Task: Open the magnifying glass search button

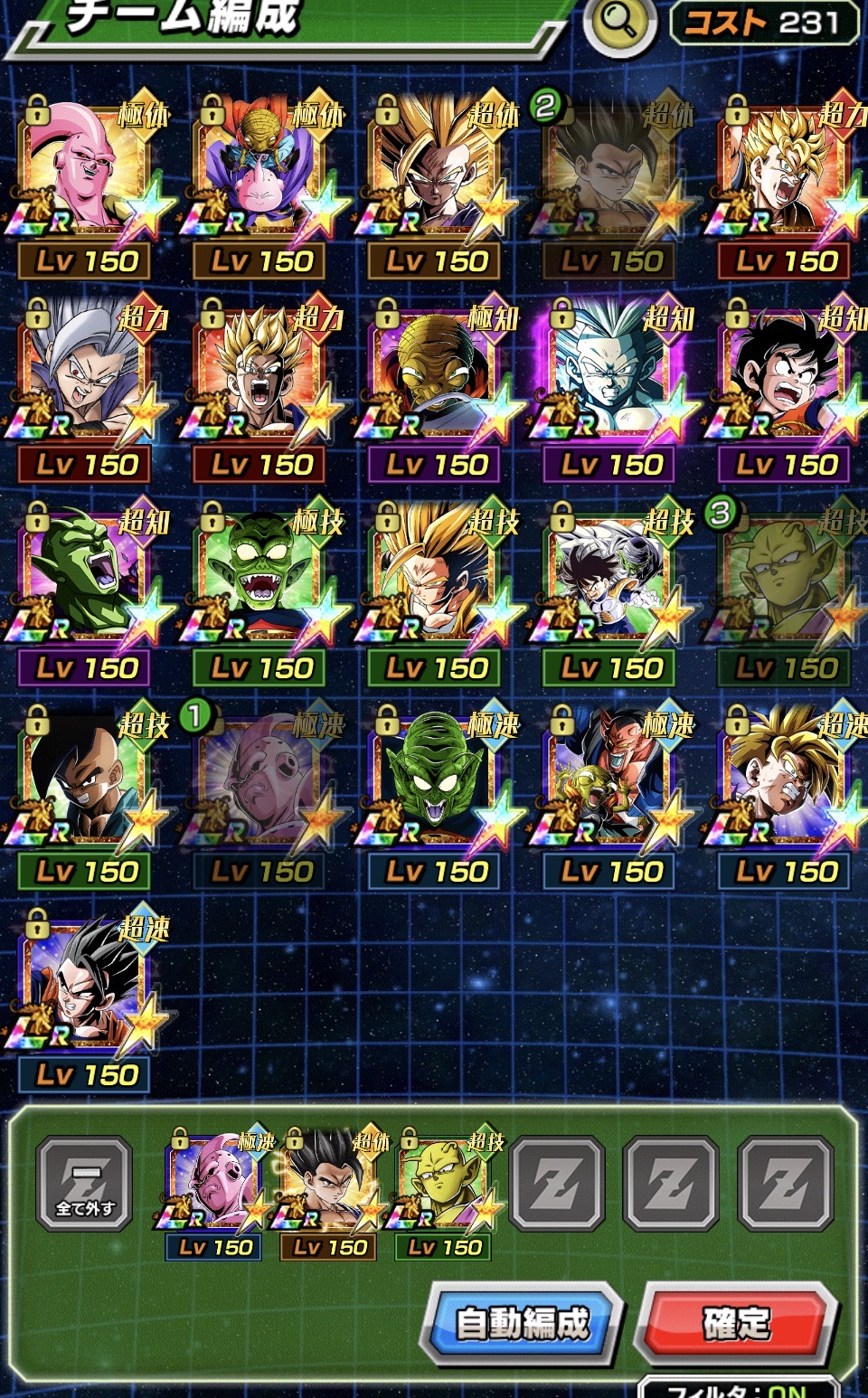Action: point(619,24)
